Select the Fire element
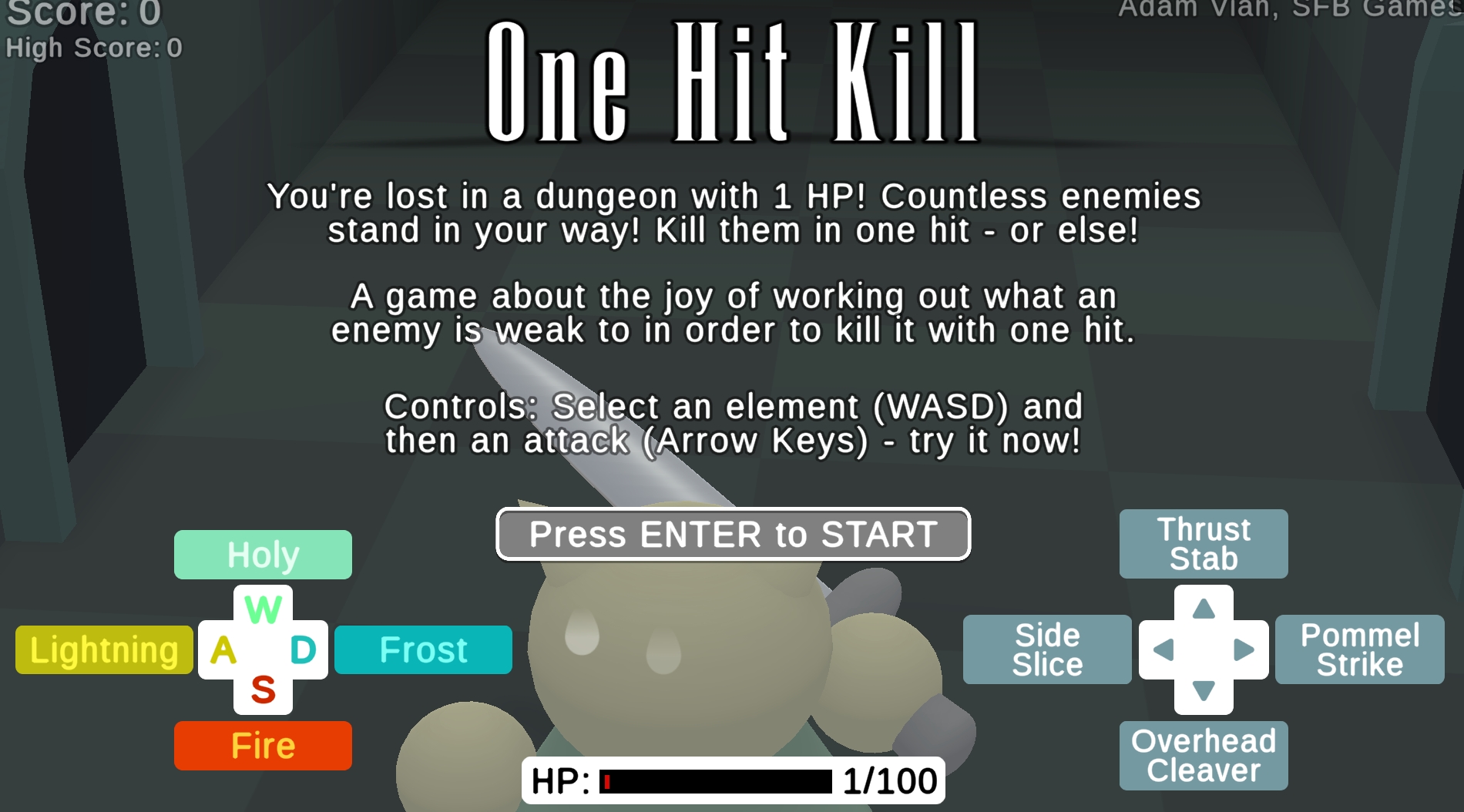 point(263,745)
